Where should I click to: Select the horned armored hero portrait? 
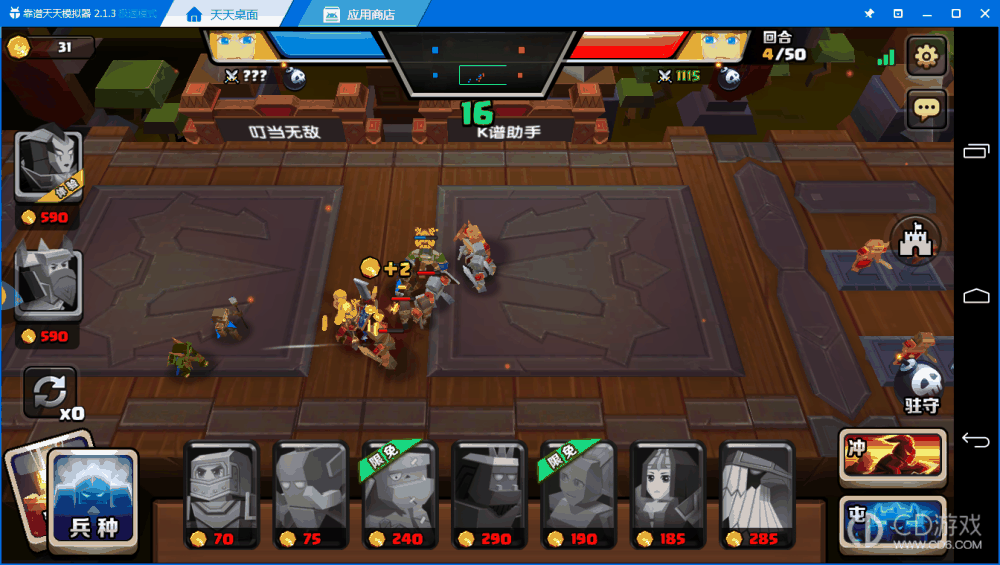(x=48, y=285)
